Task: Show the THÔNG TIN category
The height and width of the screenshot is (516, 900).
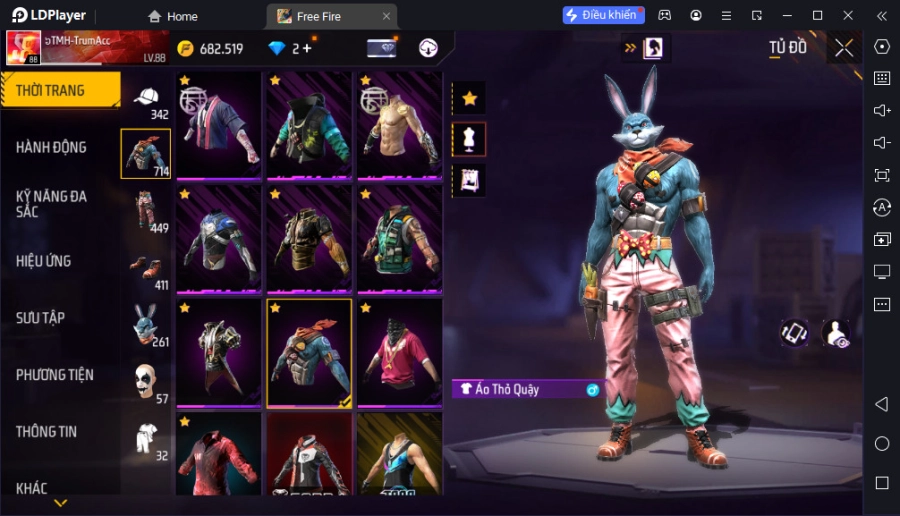Action: point(47,432)
